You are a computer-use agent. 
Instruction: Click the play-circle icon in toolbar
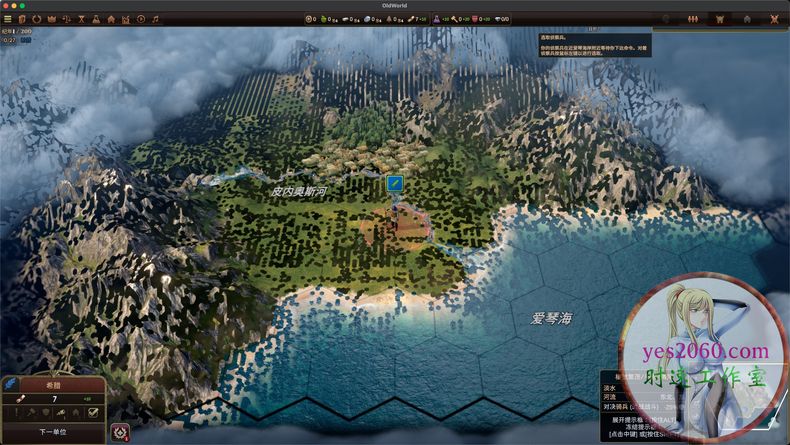[x=141, y=19]
